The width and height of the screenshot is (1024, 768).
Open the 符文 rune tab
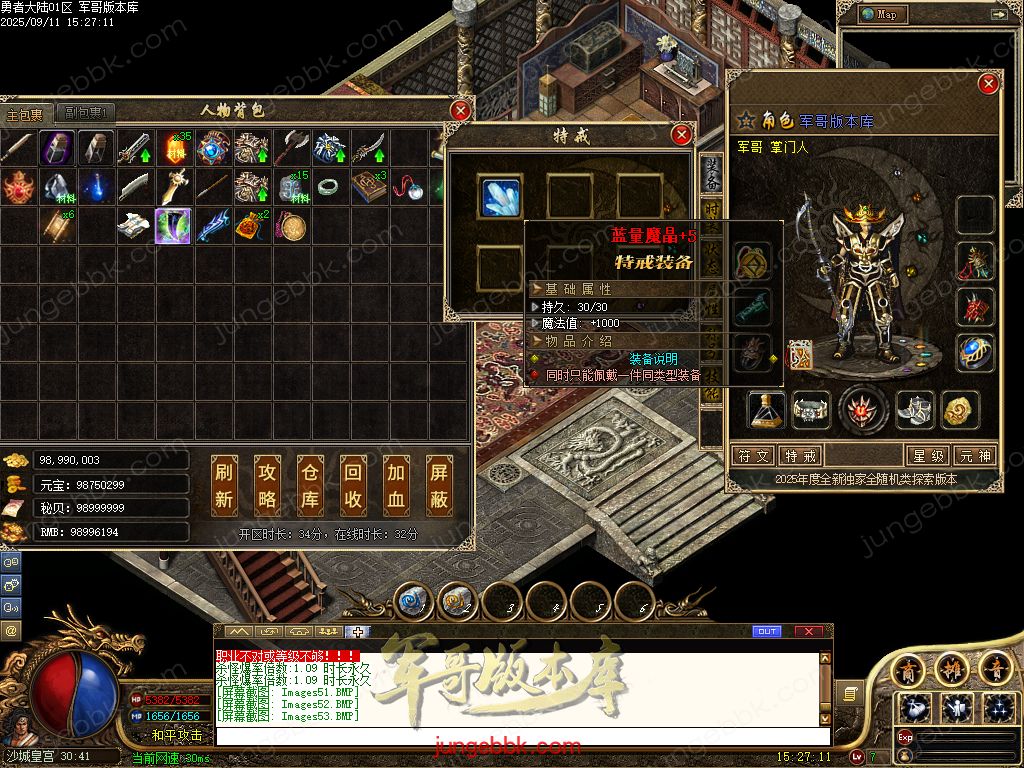(754, 456)
